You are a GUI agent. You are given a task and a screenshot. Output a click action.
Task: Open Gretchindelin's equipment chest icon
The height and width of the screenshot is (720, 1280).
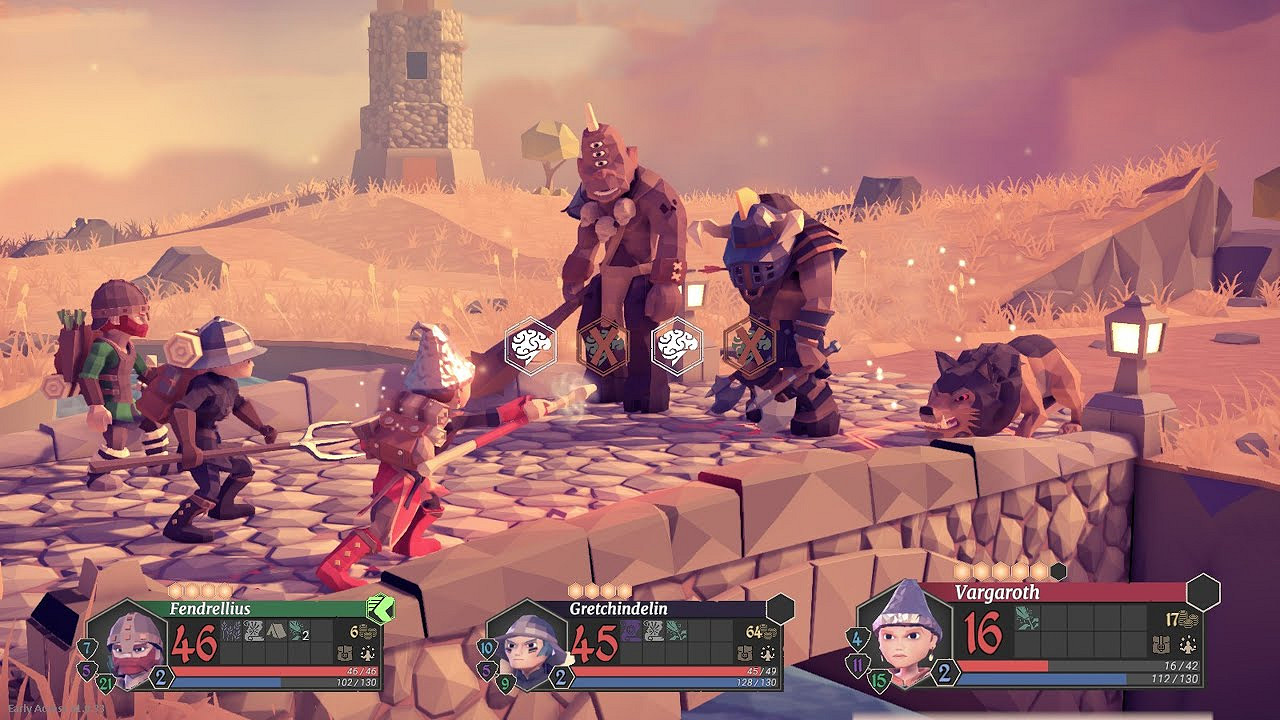(x=746, y=654)
